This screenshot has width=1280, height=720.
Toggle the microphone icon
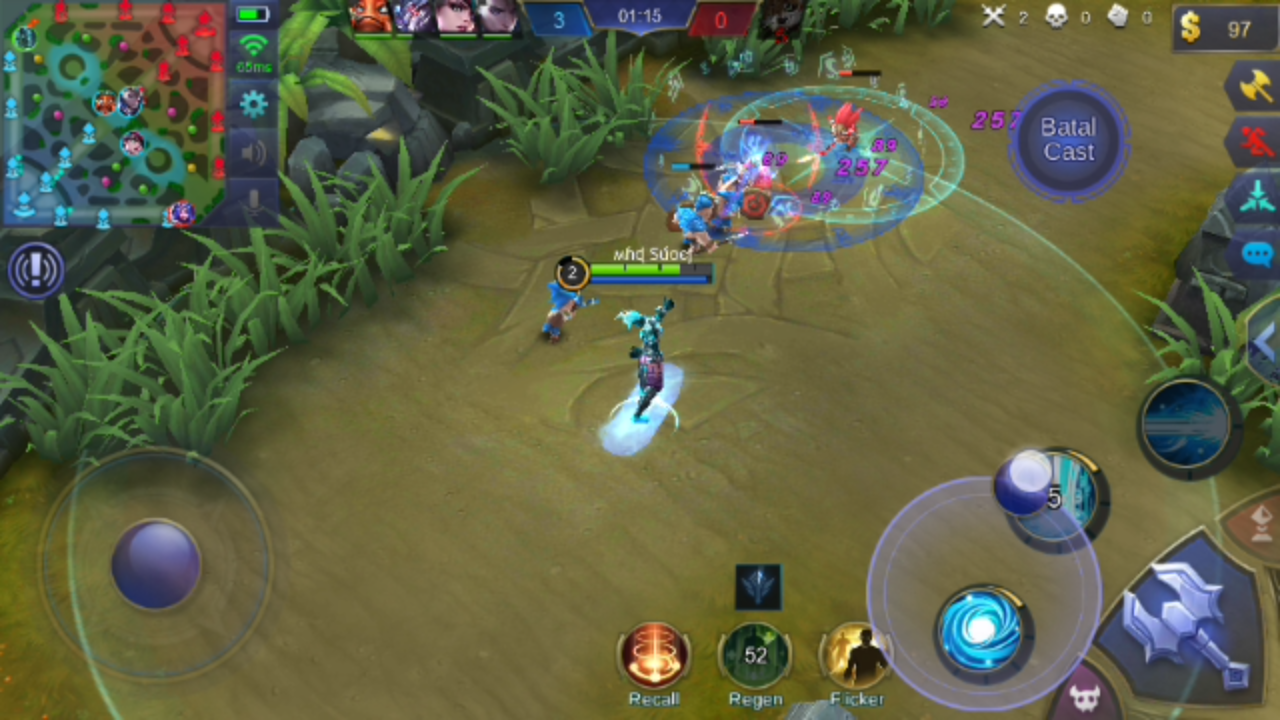253,201
